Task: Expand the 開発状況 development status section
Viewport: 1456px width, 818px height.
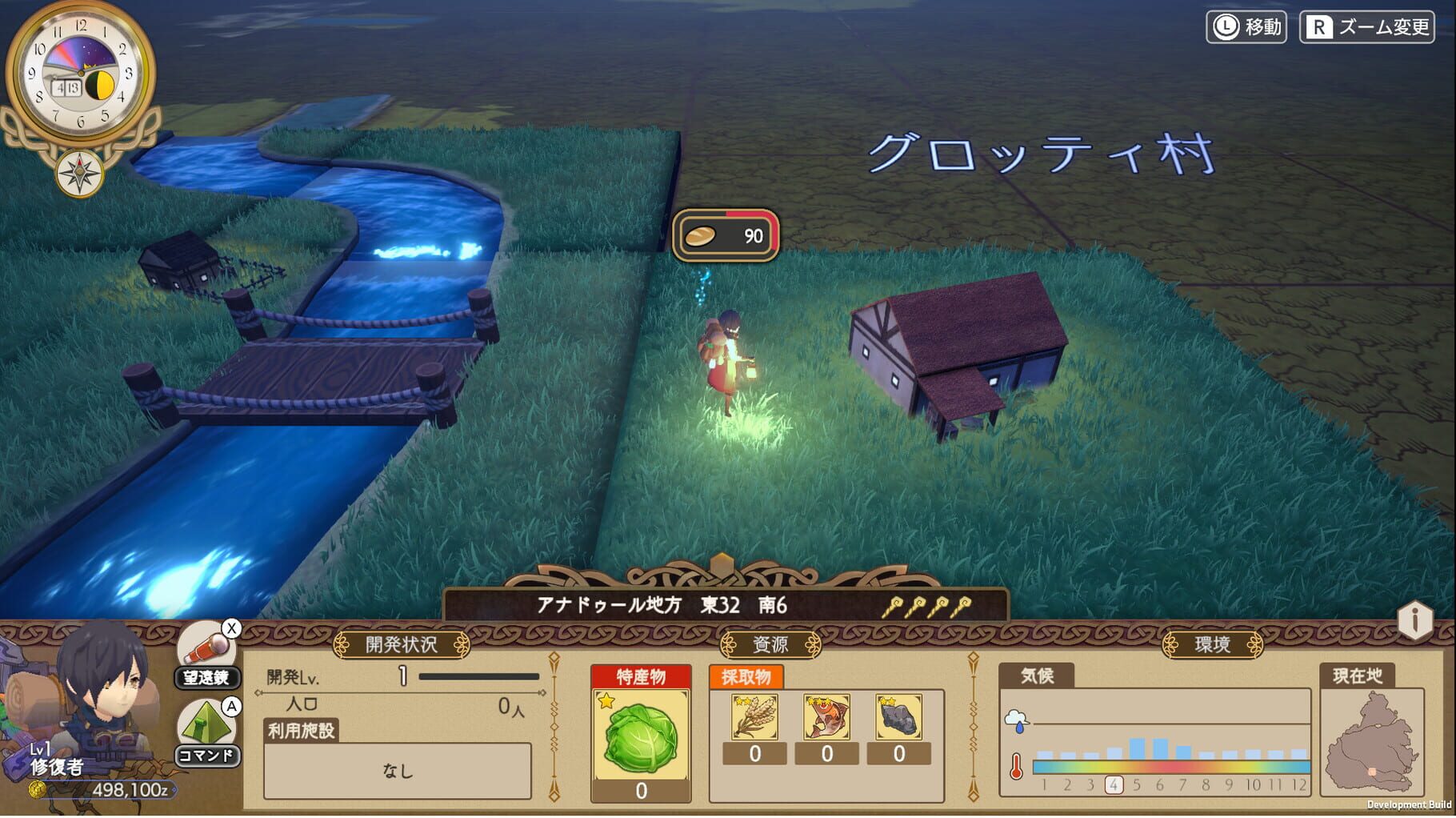Action: pyautogui.click(x=402, y=643)
